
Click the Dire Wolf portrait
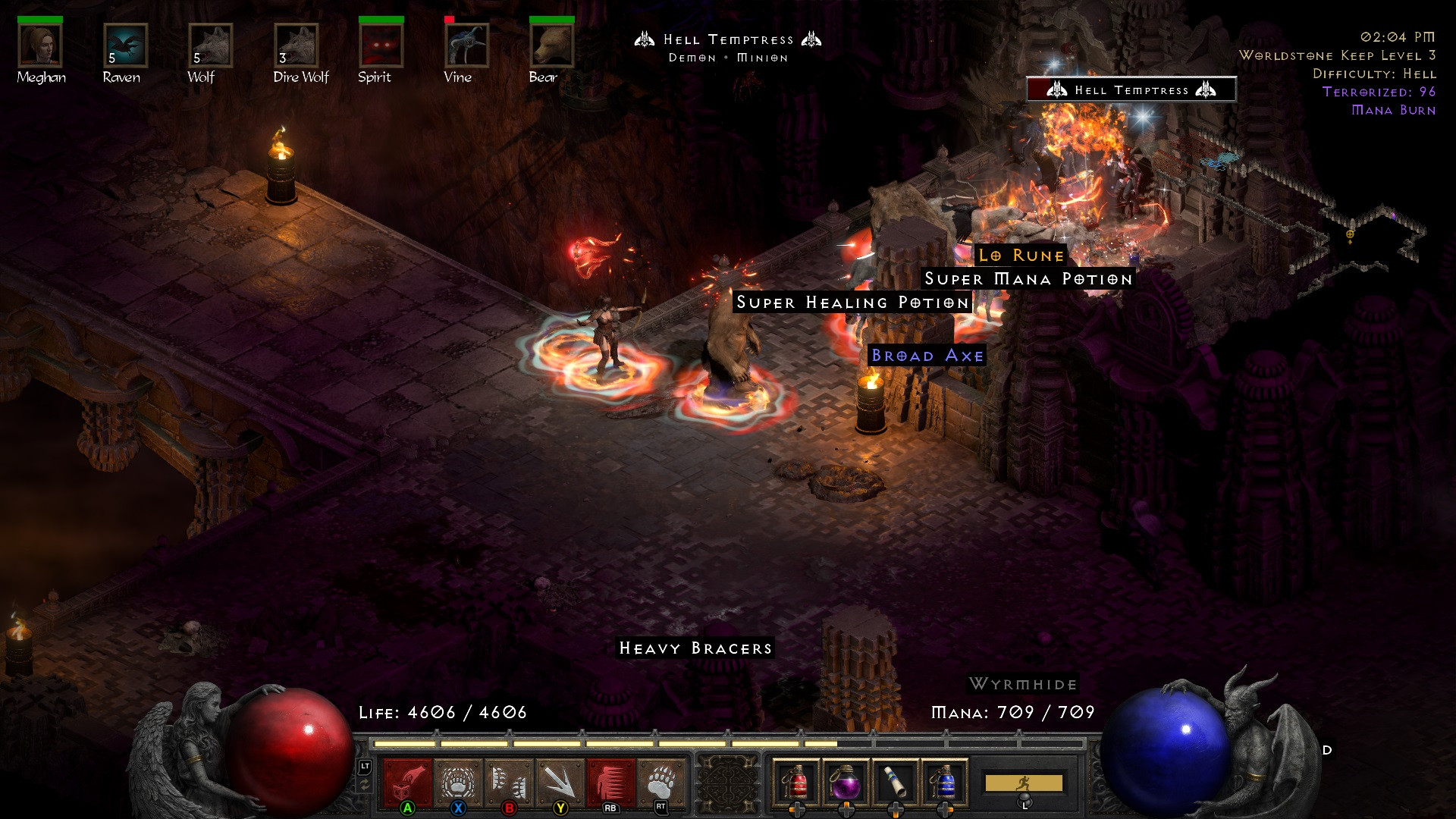coord(296,47)
